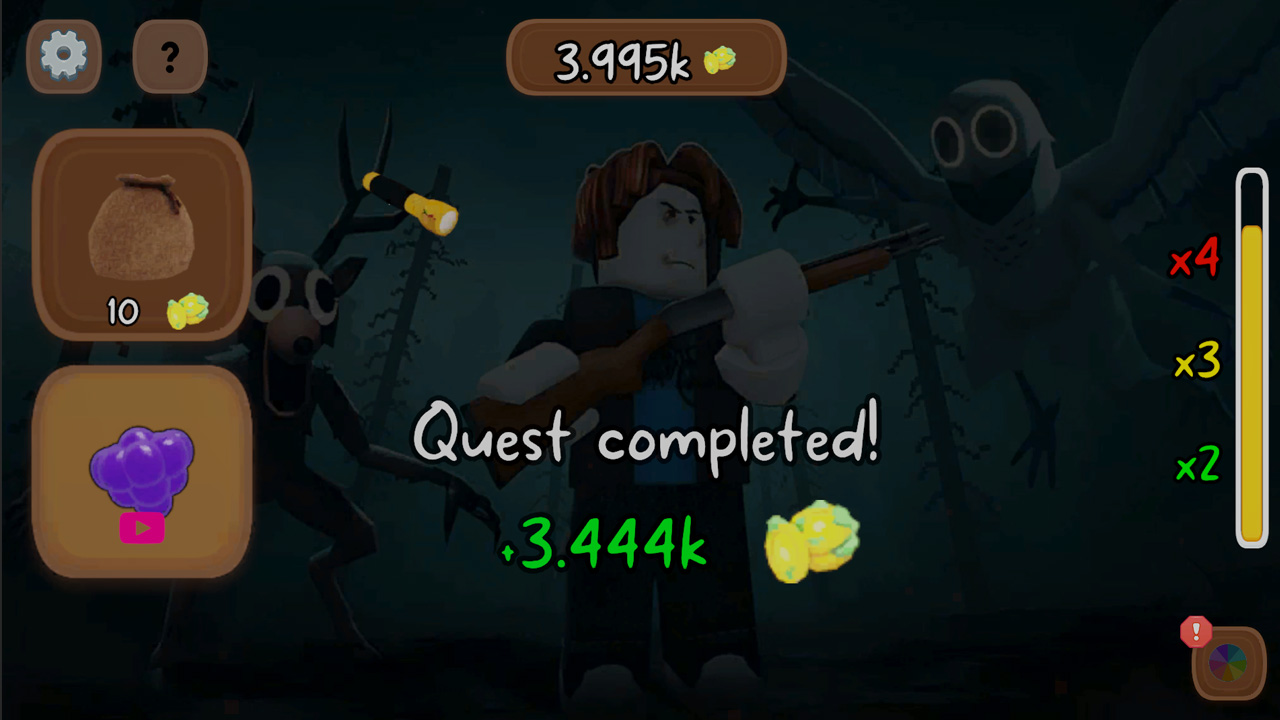The width and height of the screenshot is (1280, 720).
Task: Click the yellow multiplier progress bar
Action: tap(1252, 360)
